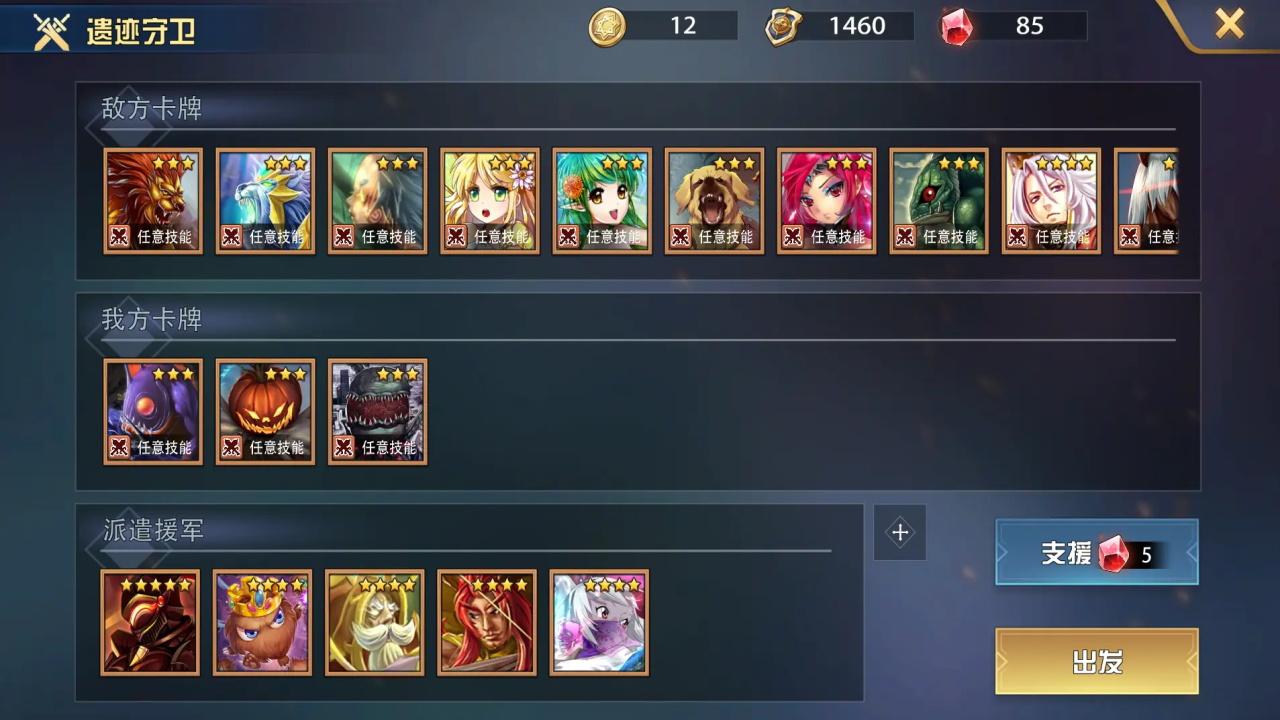Viewport: 1280px width, 720px height.
Task: Click the + icon in the 派遣援军 section
Action: [899, 532]
